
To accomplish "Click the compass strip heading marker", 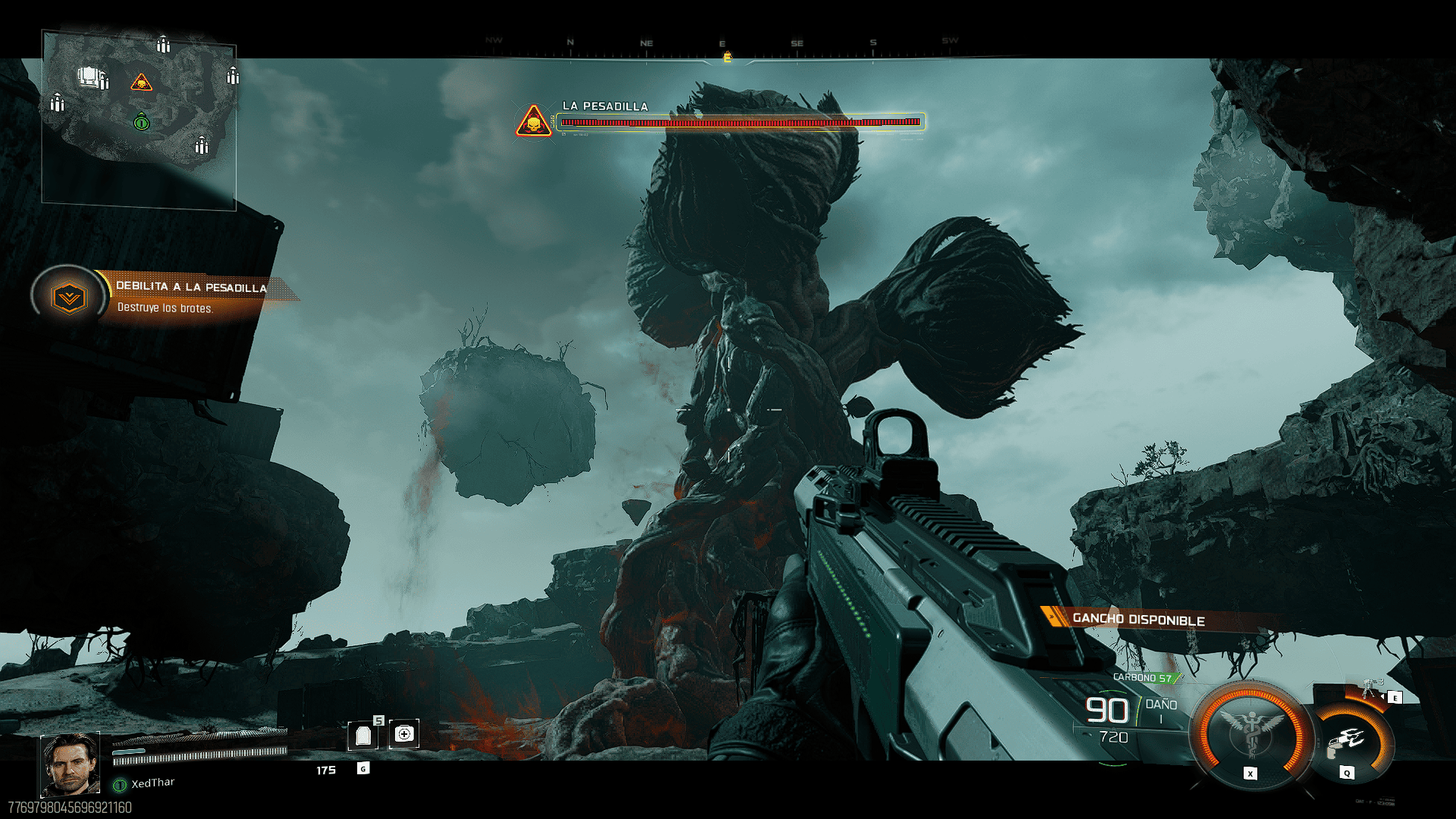I will point(727,57).
